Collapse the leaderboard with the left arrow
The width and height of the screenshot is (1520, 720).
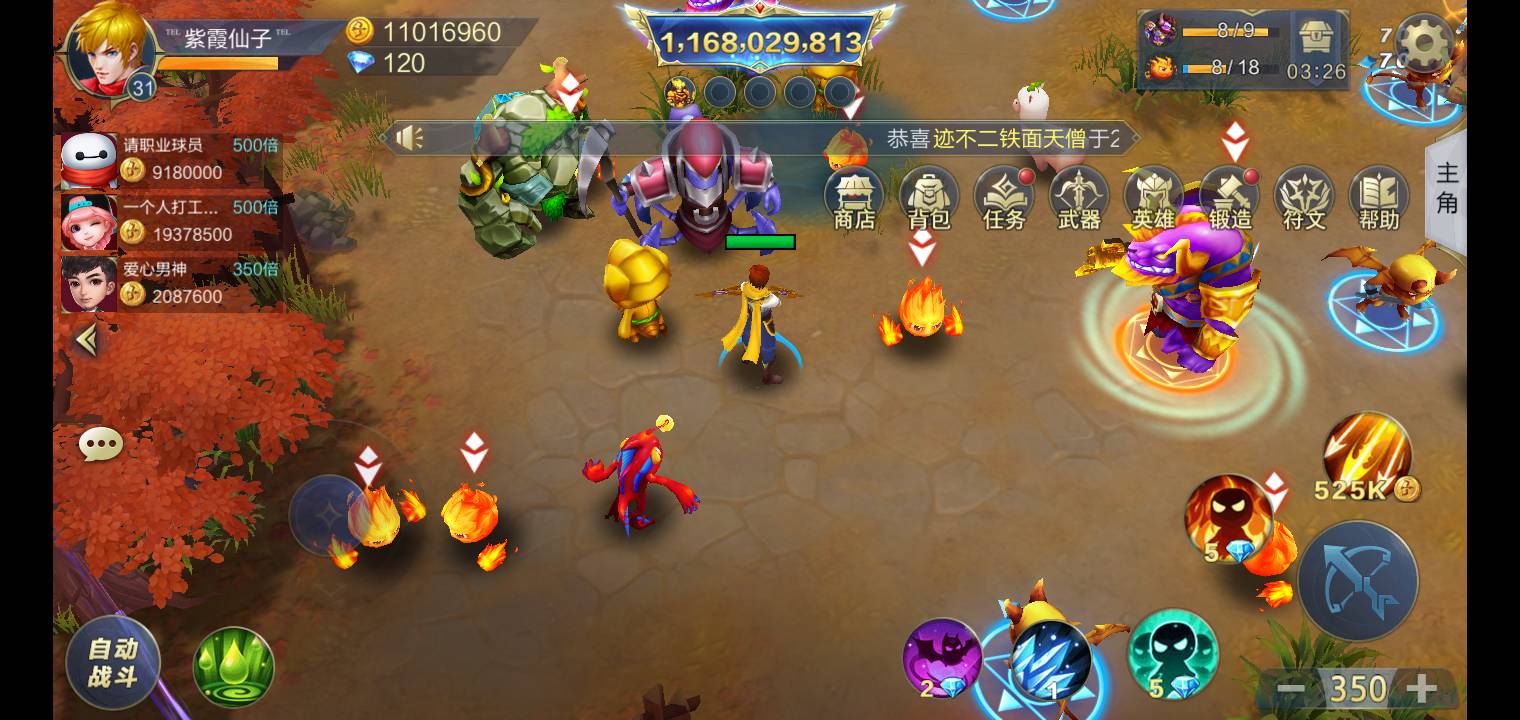tap(86, 340)
